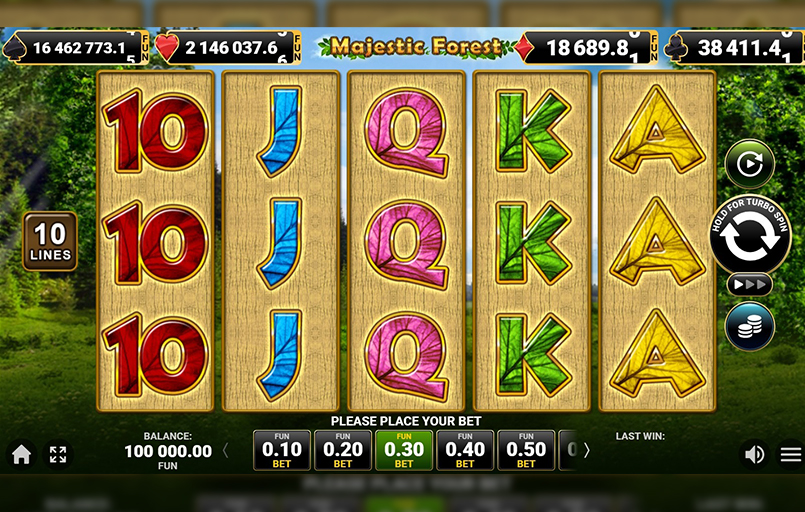Screen dimensions: 805x512
Task: Select the 0.50 bet button
Action: [526, 450]
